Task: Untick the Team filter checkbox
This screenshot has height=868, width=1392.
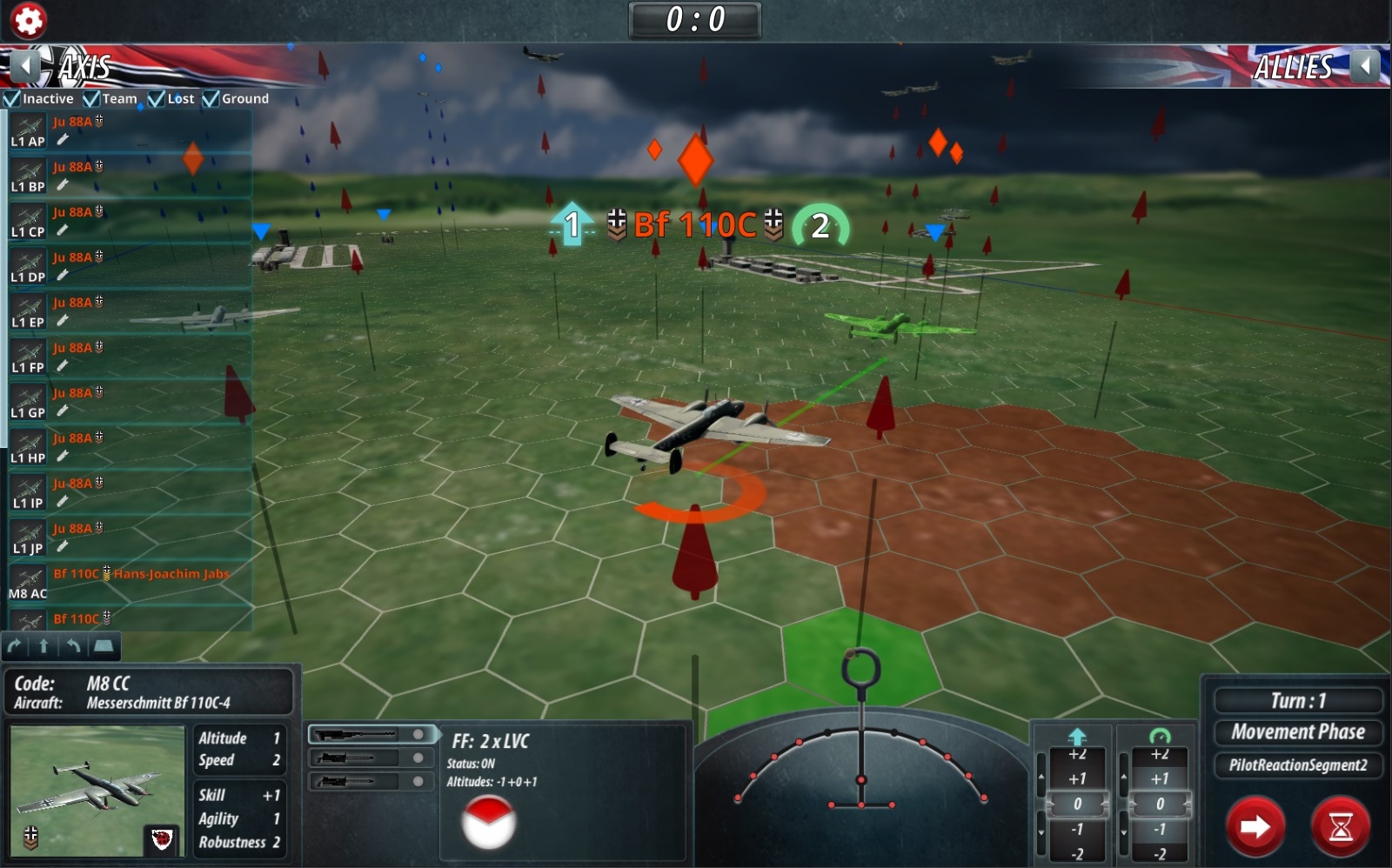Action: pyautogui.click(x=91, y=99)
